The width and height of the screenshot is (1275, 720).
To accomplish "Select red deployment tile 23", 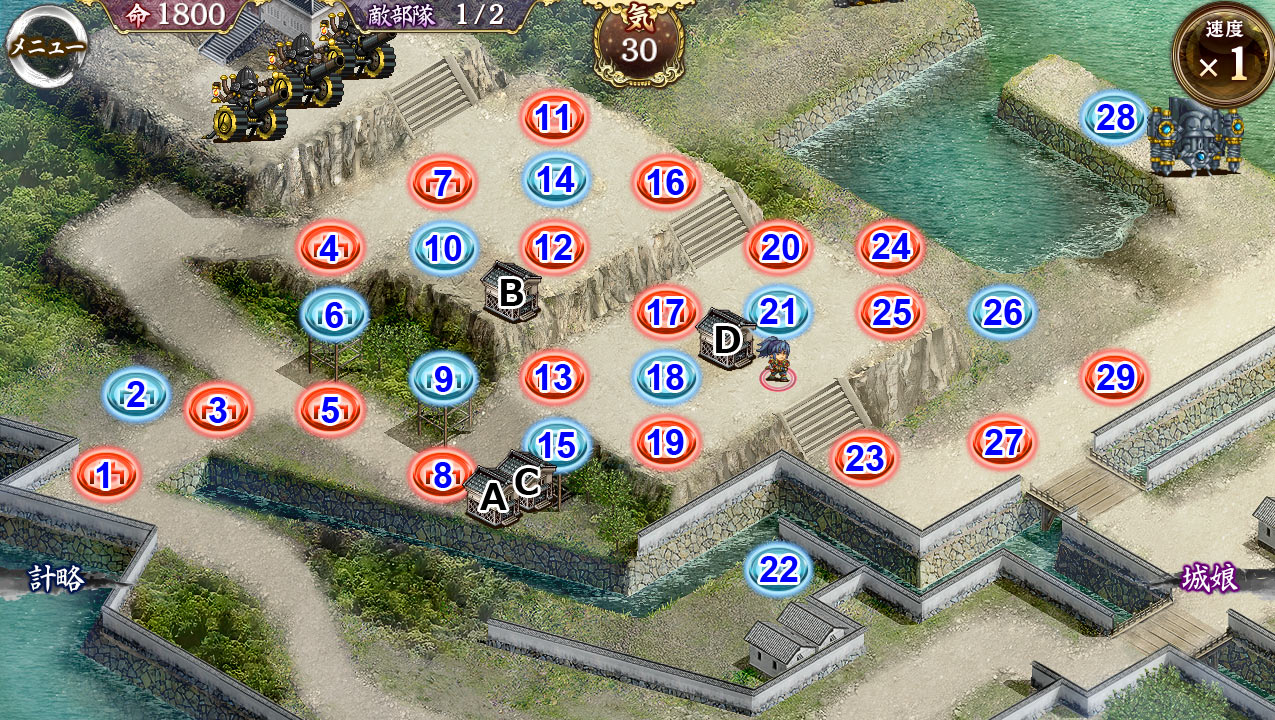I will click(x=865, y=458).
